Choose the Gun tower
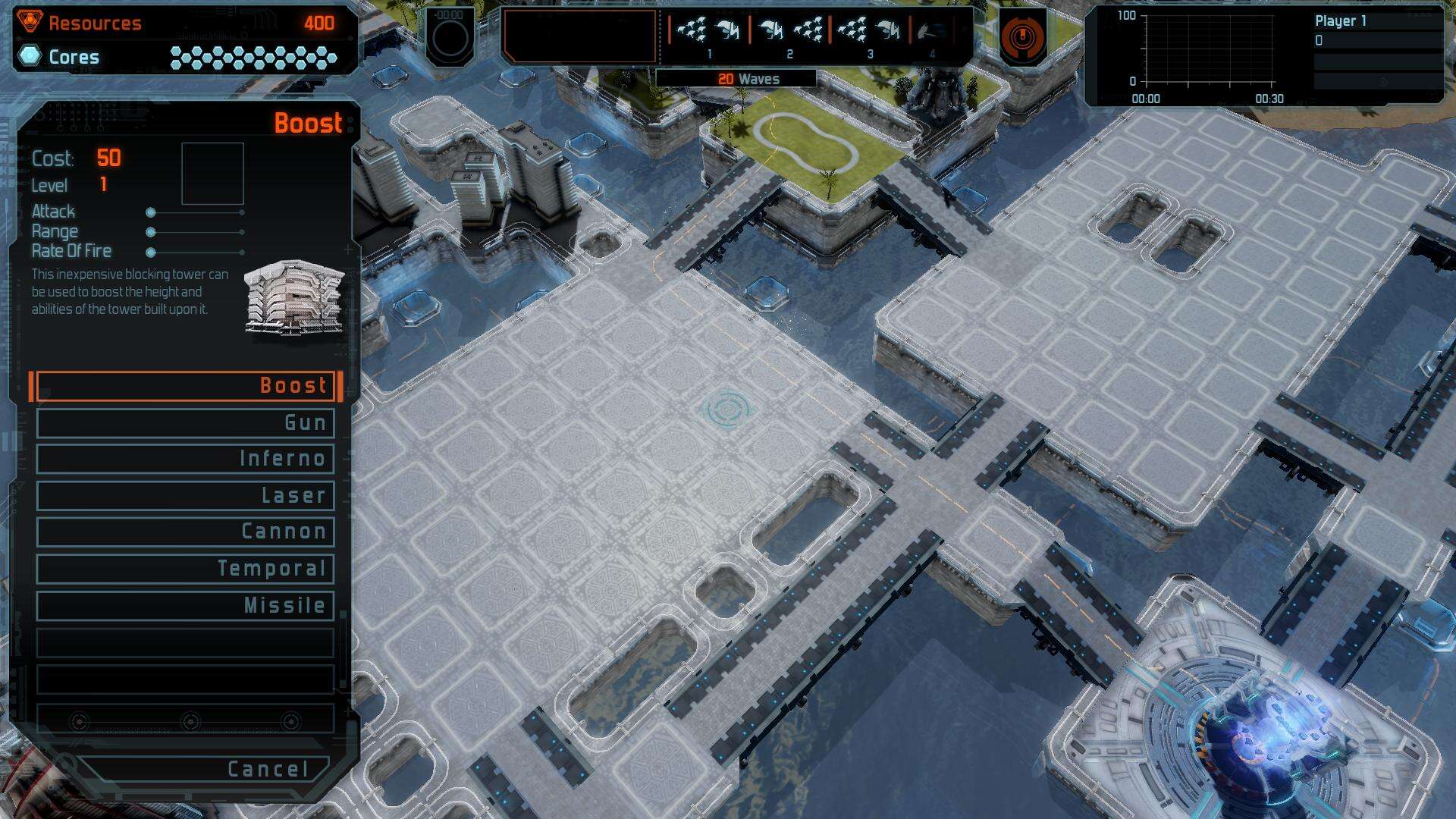The height and width of the screenshot is (819, 1456). pyautogui.click(x=186, y=422)
